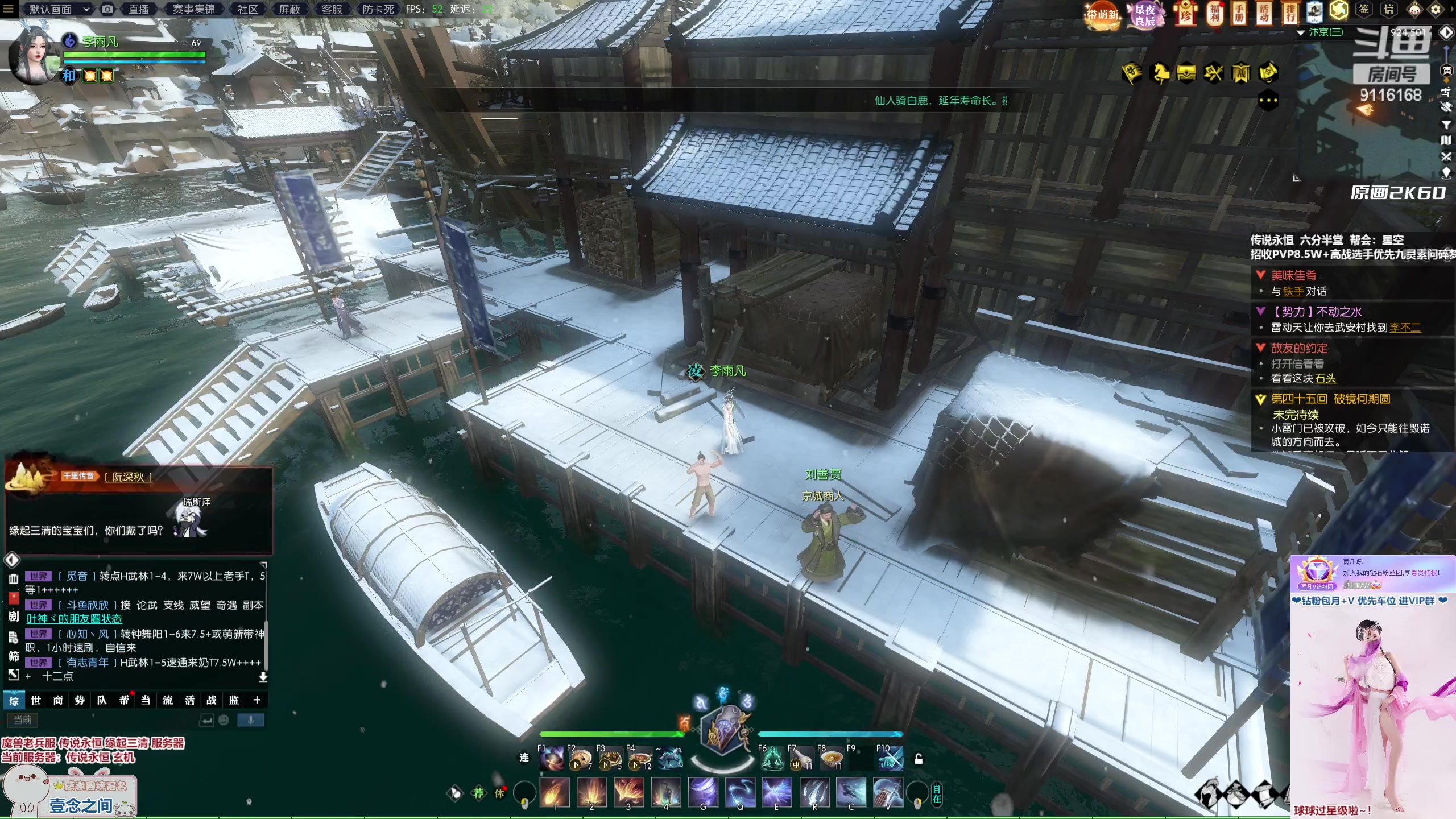Open the chat emoji picker

click(x=224, y=720)
